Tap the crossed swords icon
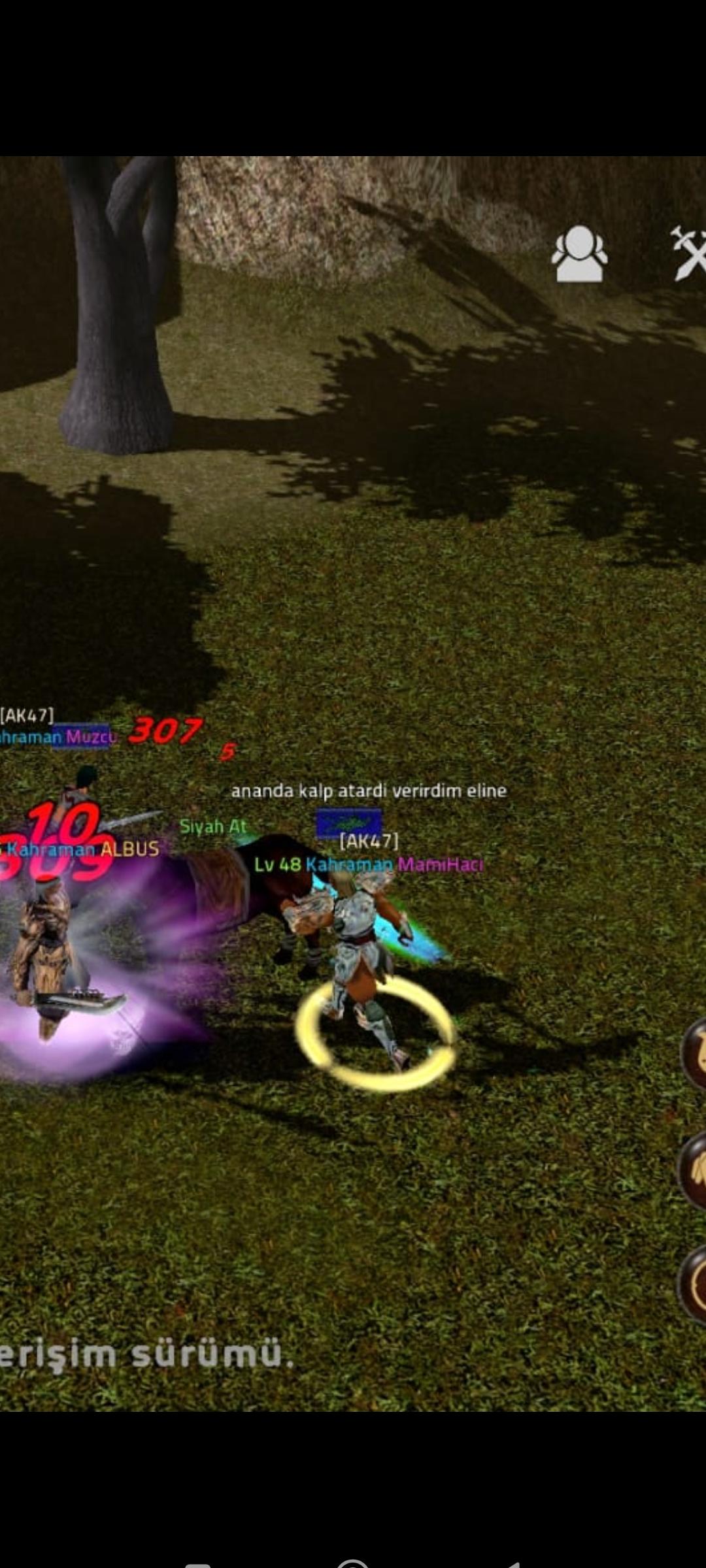The height and width of the screenshot is (1568, 706). point(690,253)
